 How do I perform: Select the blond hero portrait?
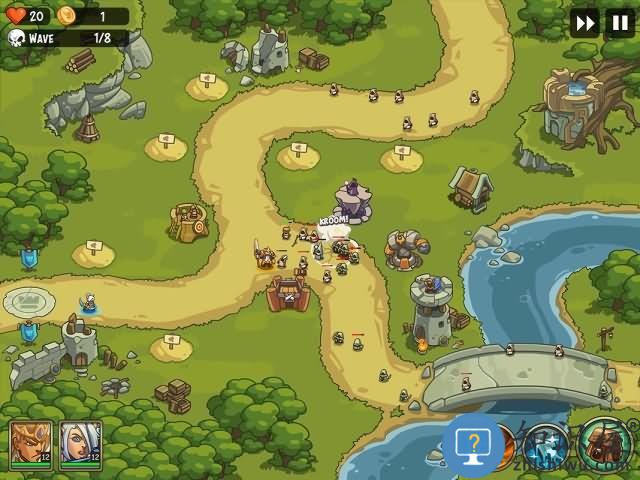(31, 443)
